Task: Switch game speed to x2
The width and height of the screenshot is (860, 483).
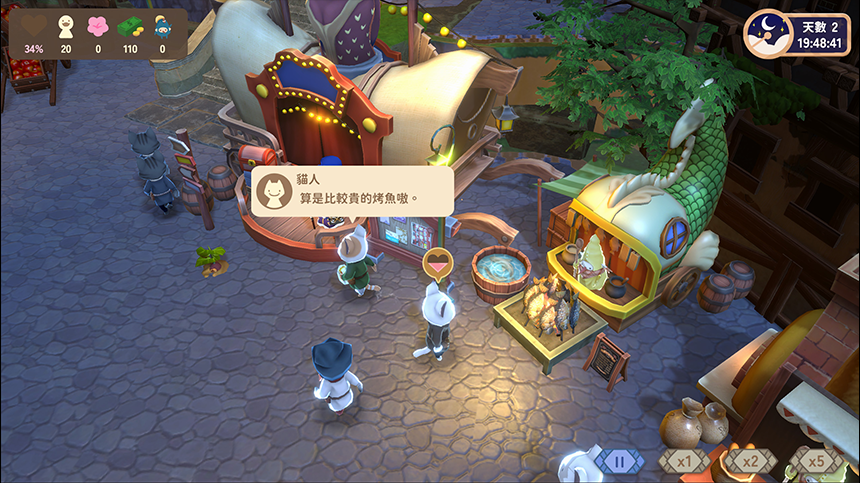Action: coord(750,462)
